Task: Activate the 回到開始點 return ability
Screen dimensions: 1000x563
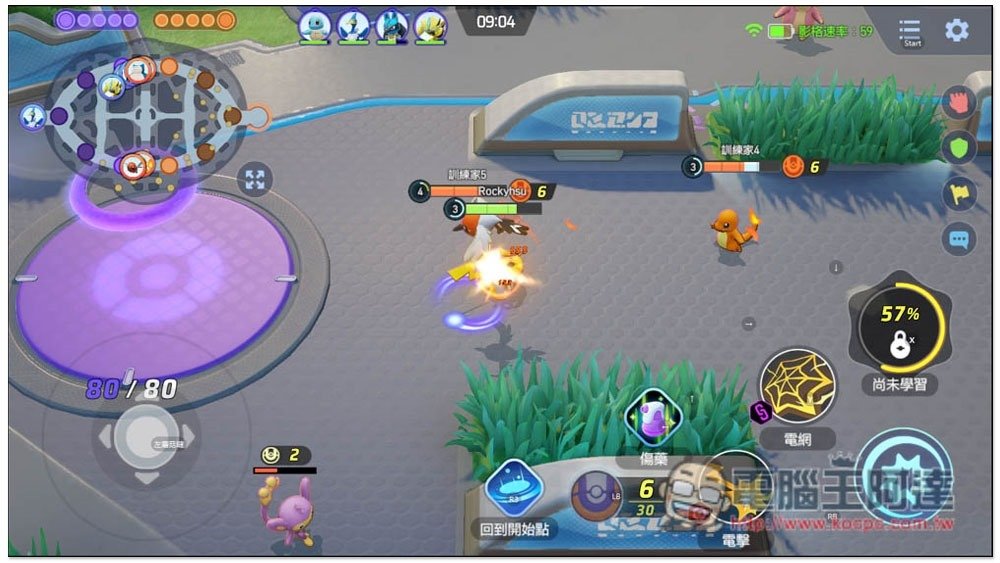Action: [x=514, y=489]
